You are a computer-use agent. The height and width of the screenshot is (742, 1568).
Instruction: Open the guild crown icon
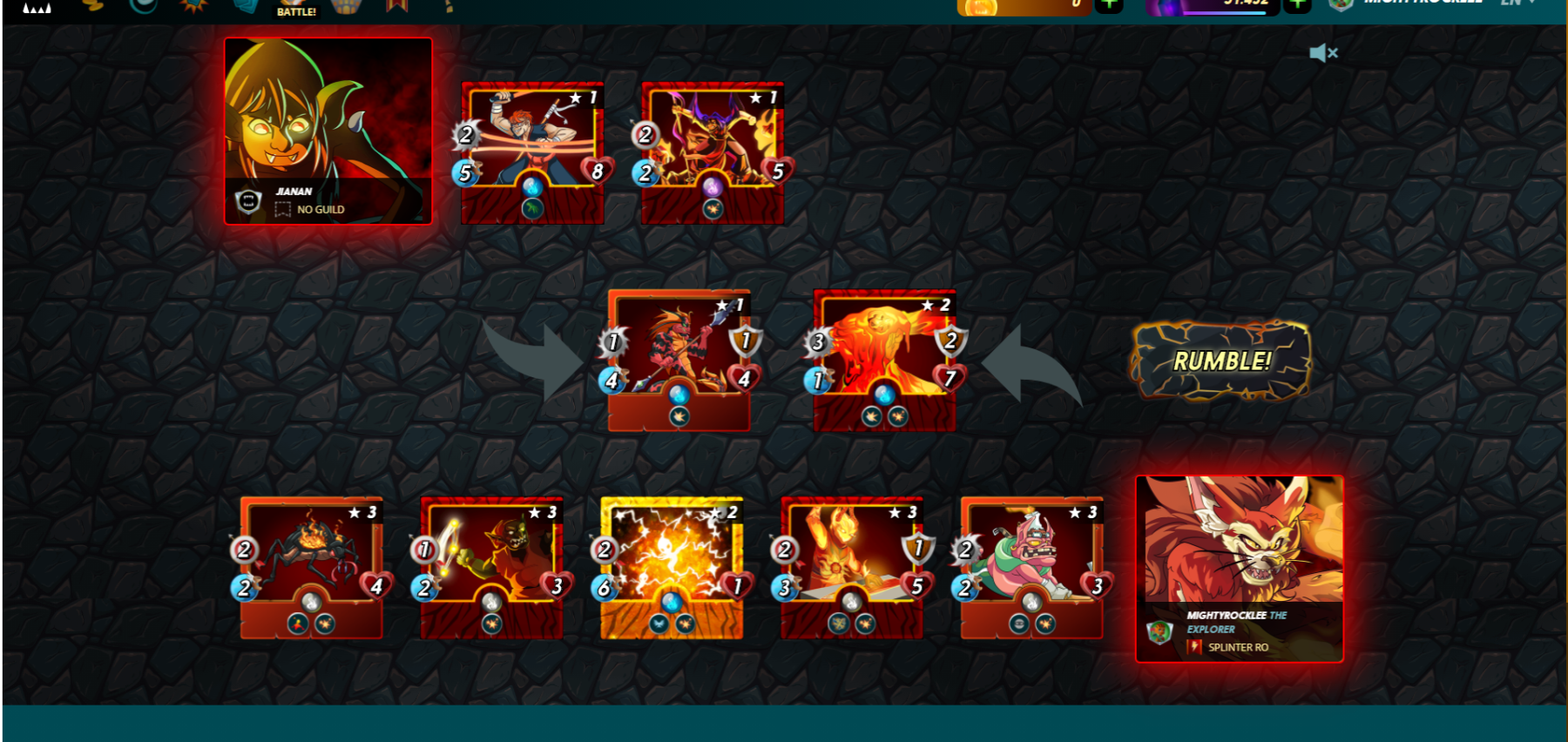tap(344, 9)
